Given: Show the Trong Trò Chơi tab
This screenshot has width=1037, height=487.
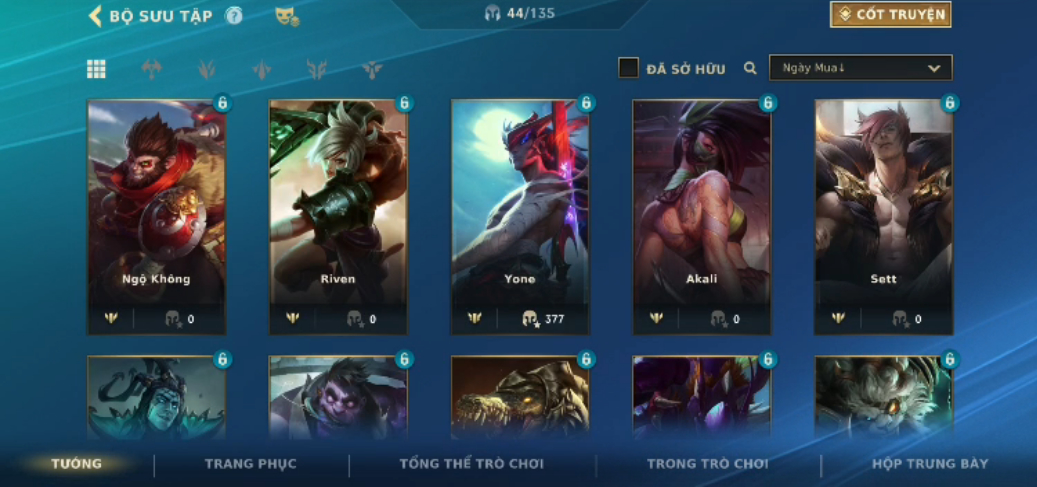Looking at the screenshot, I should tap(707, 464).
